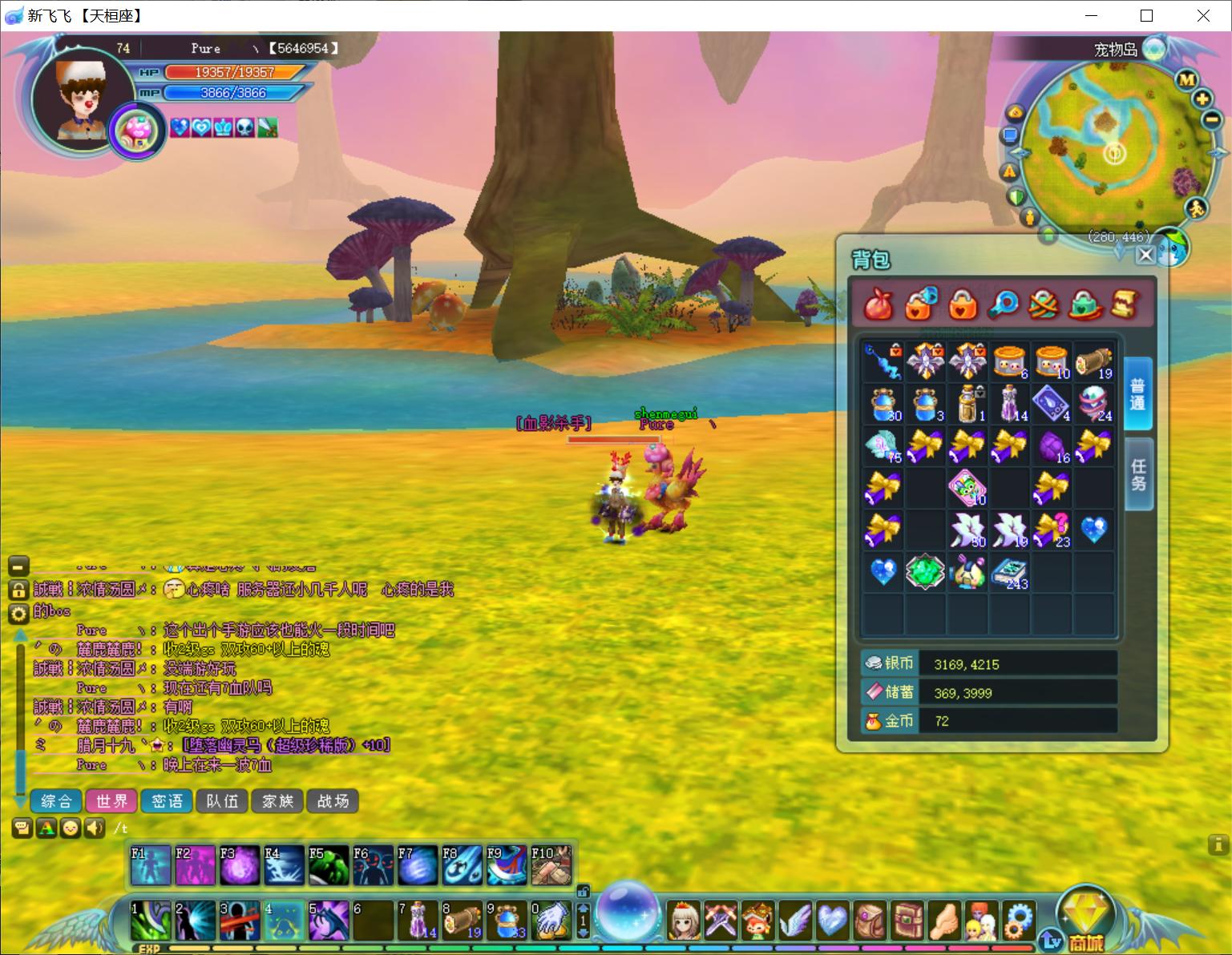The width and height of the screenshot is (1232, 955).
Task: Click the scroll icon in bag toolbar
Action: coord(1125,304)
